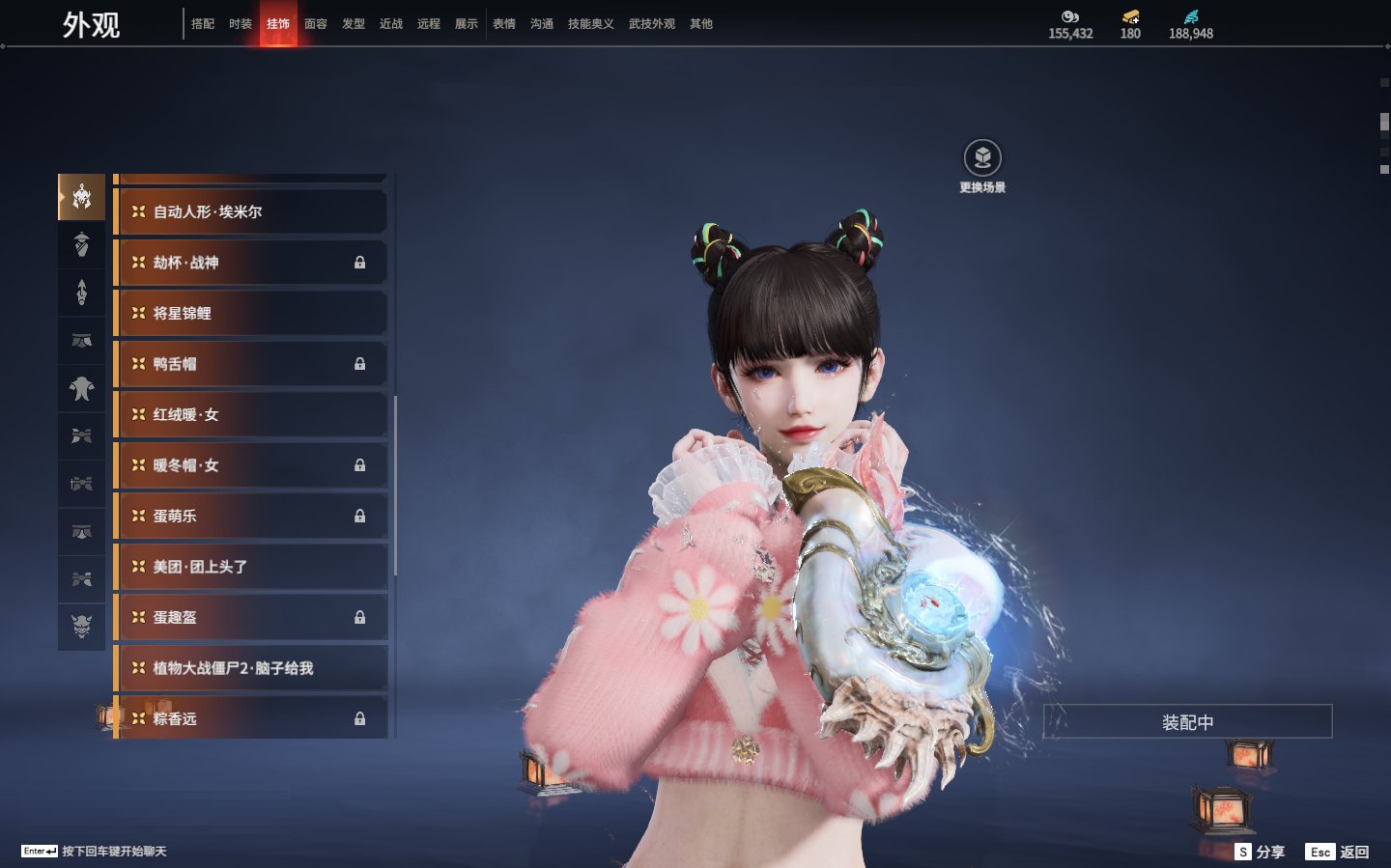Image resolution: width=1391 pixels, height=868 pixels.
Task: Select the demon mask category icon
Action: pos(82,627)
